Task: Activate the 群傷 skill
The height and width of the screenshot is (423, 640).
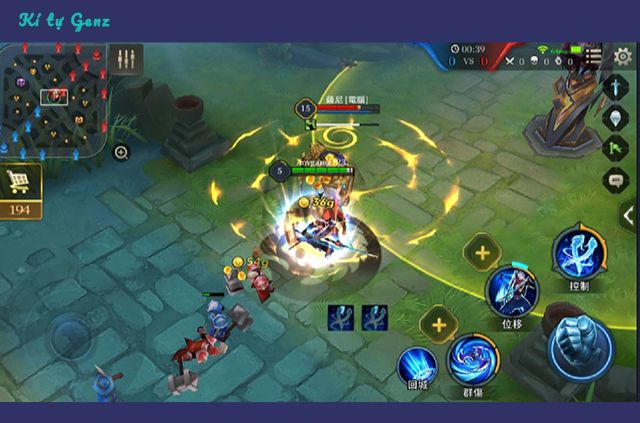Action: click(472, 360)
